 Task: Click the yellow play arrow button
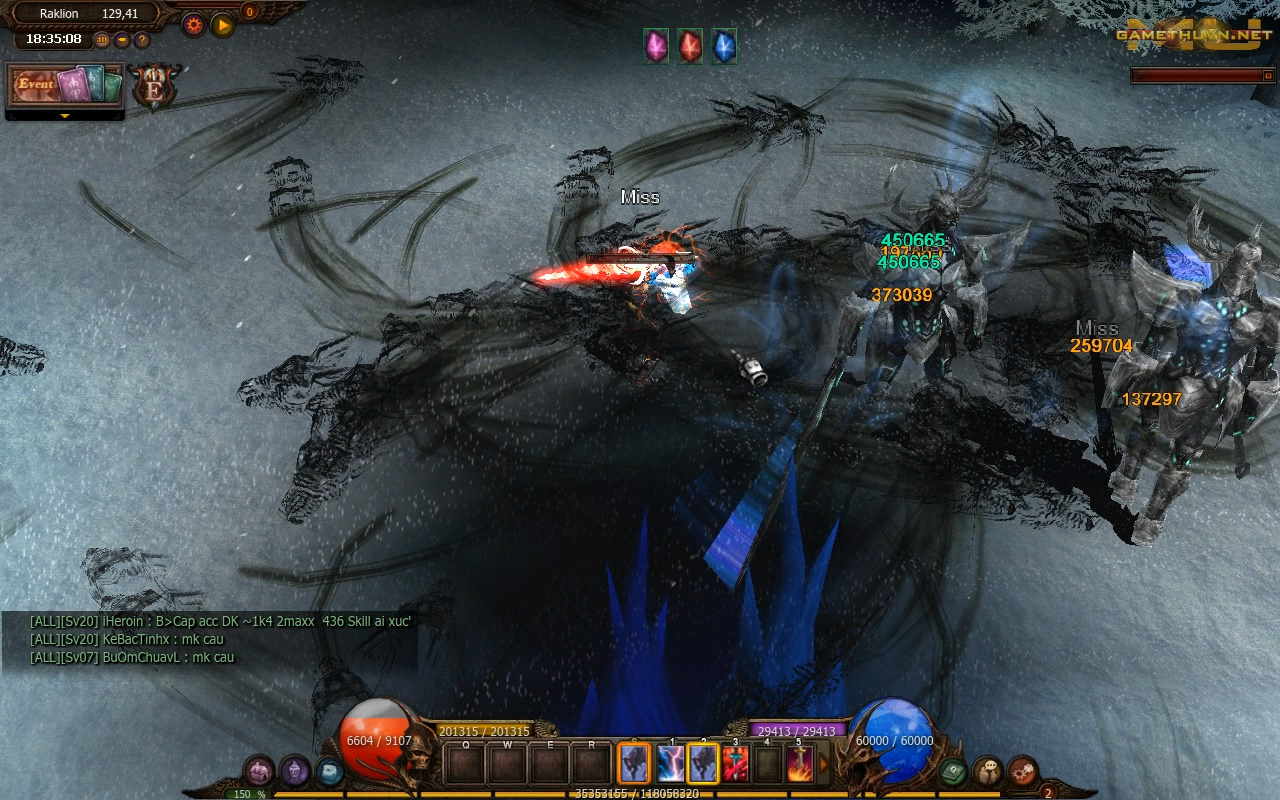(222, 25)
